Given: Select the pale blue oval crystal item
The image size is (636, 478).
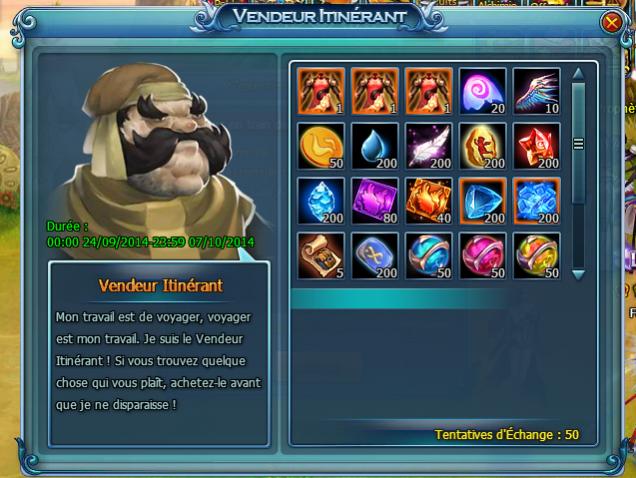Looking at the screenshot, I should point(321,200).
